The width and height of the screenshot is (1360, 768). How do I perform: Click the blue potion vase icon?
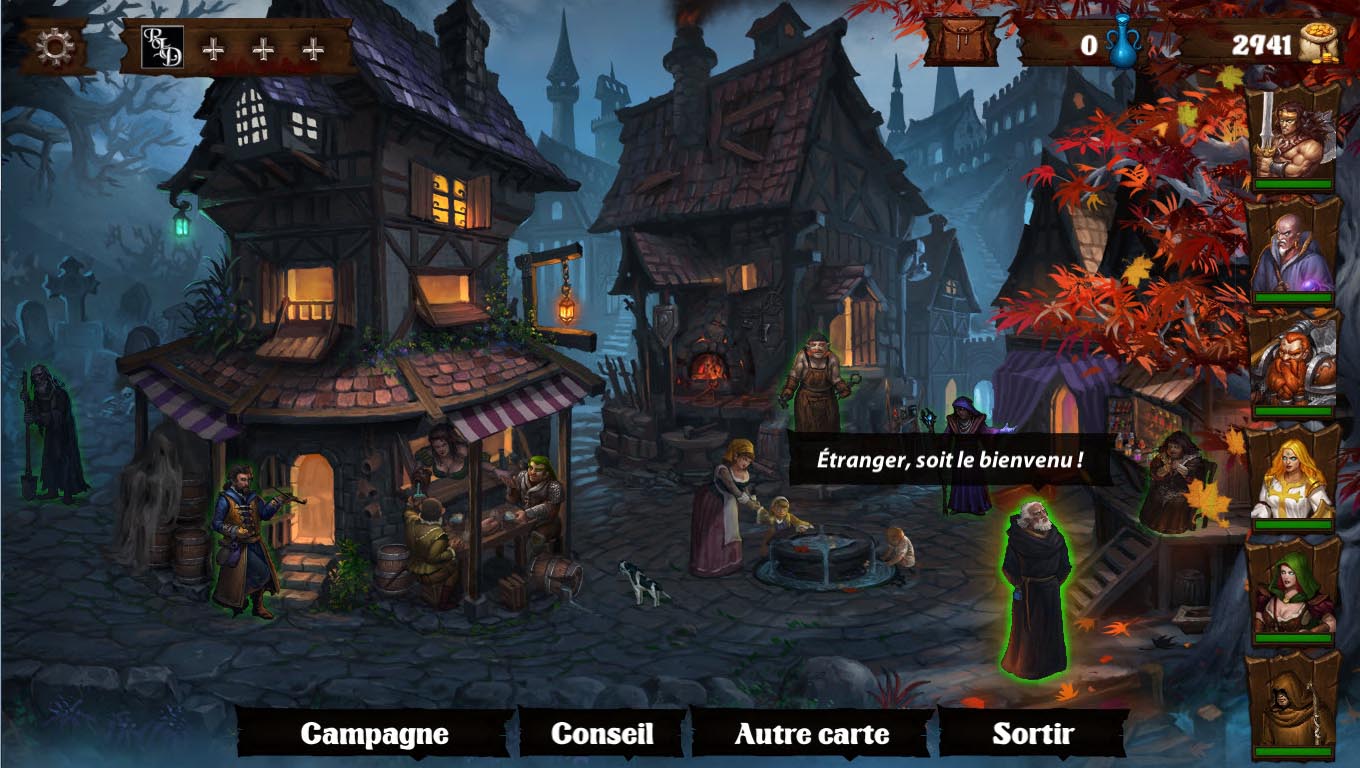point(1124,44)
